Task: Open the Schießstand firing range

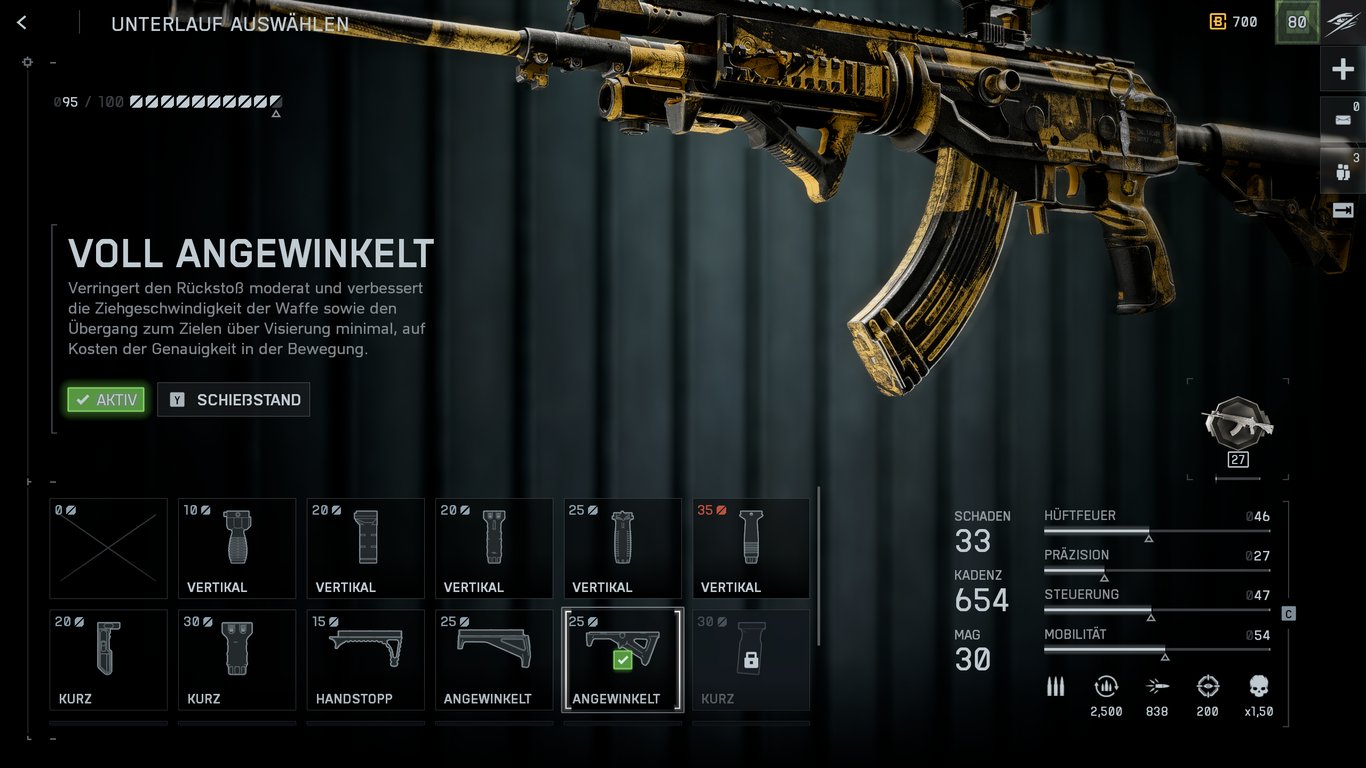Action: point(234,400)
